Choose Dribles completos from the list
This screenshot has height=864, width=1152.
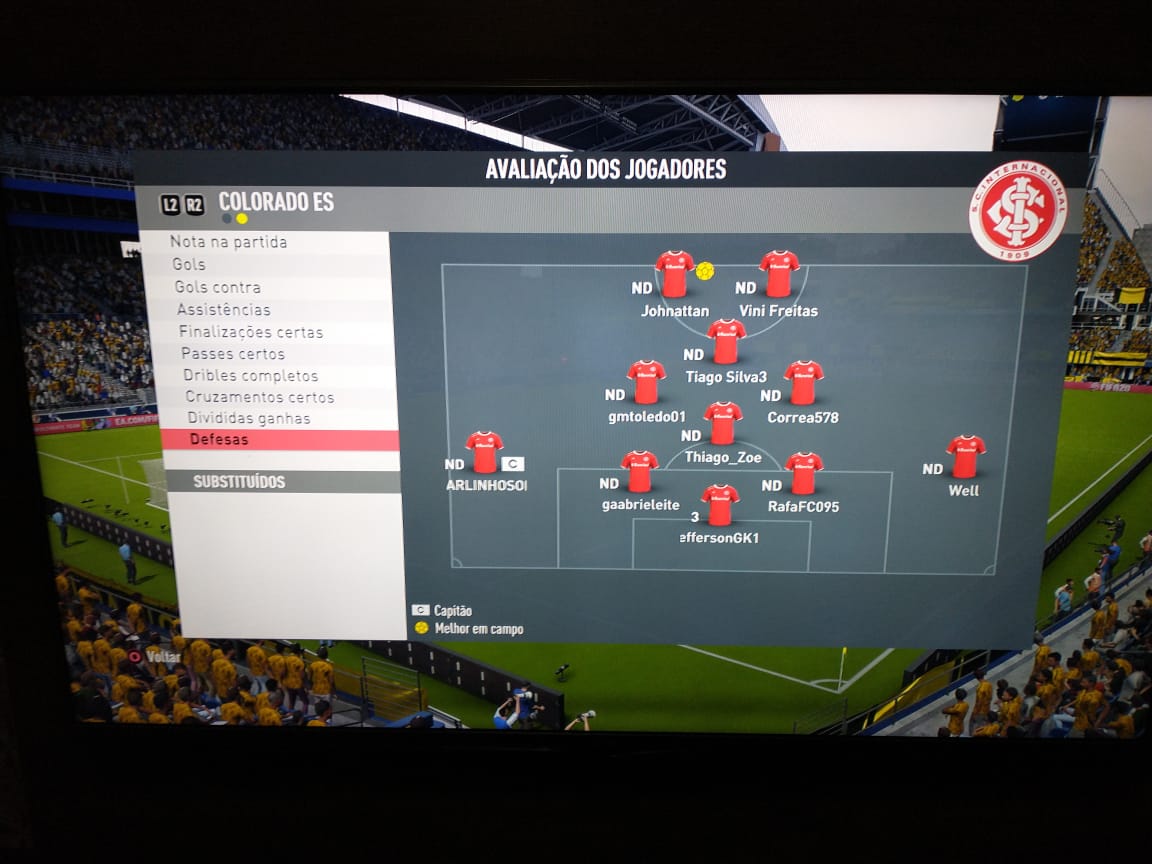(x=250, y=376)
